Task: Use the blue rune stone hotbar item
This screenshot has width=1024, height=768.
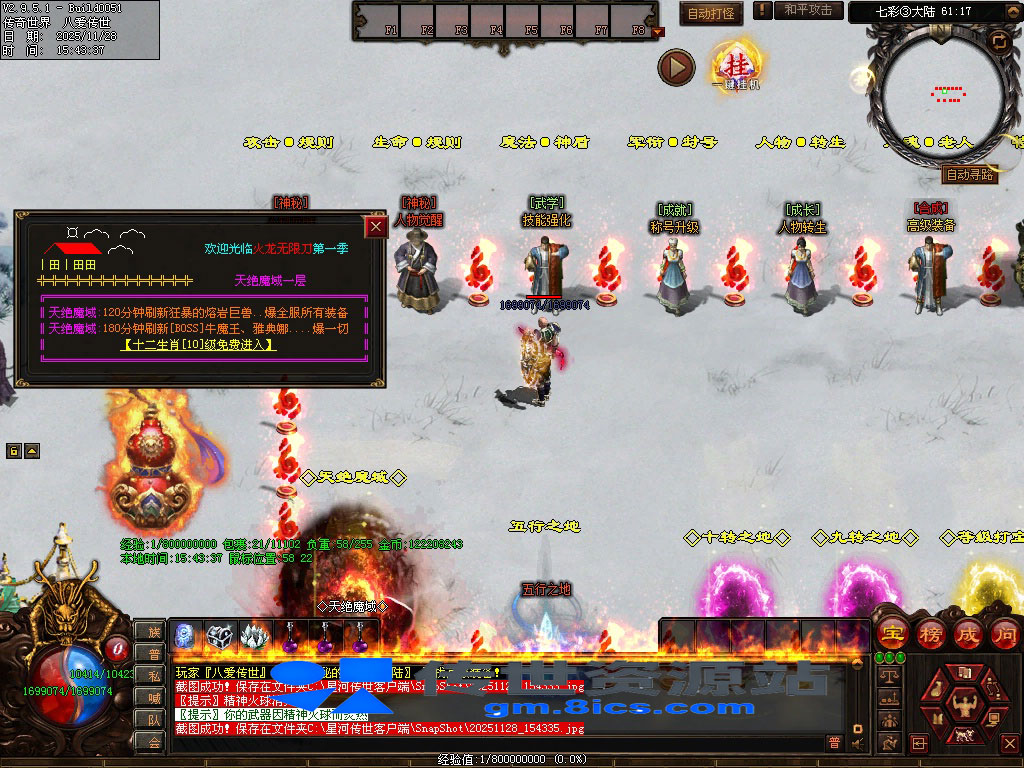Action: [185, 634]
